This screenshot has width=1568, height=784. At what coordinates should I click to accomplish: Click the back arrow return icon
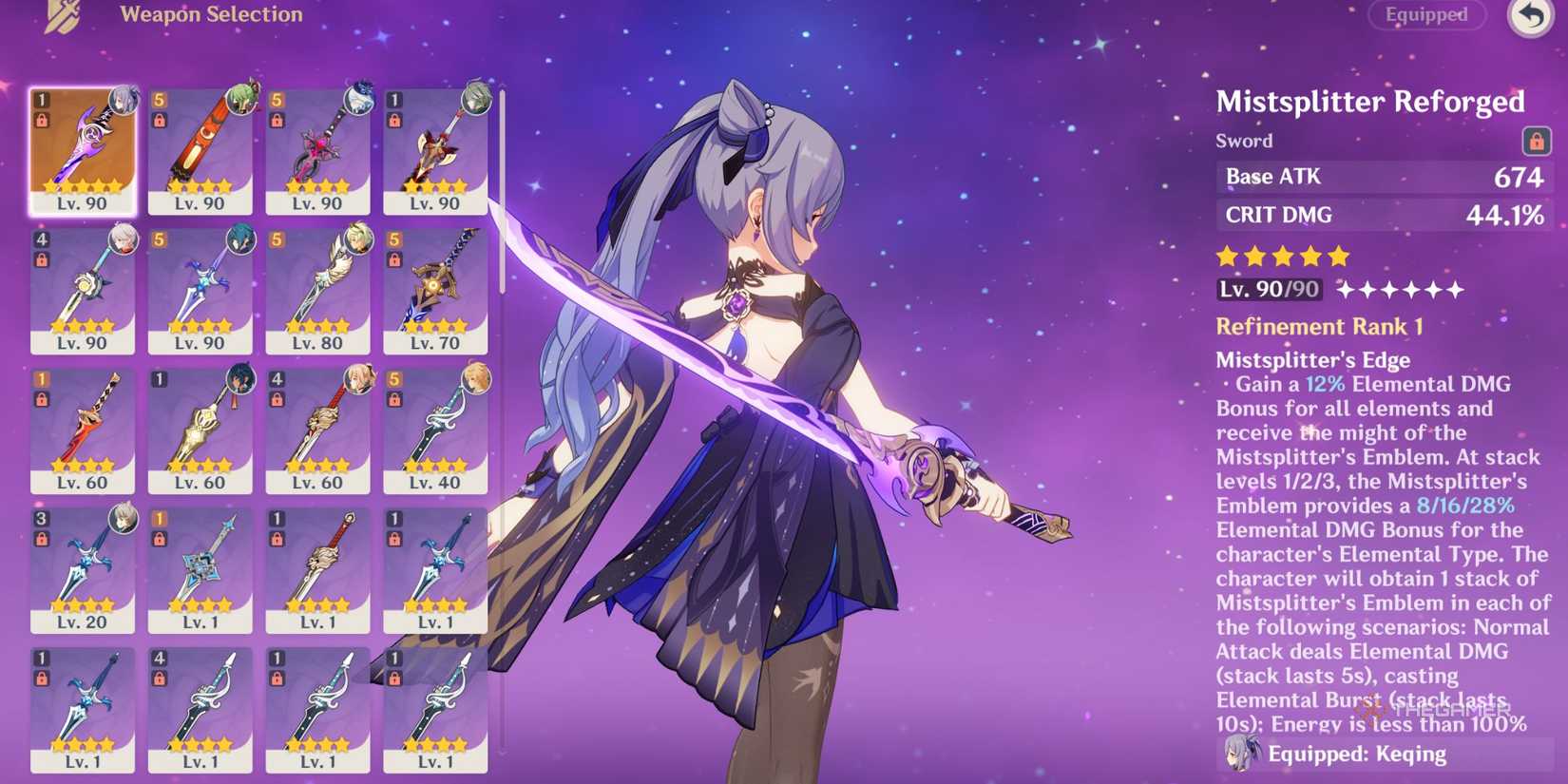pos(1530,15)
